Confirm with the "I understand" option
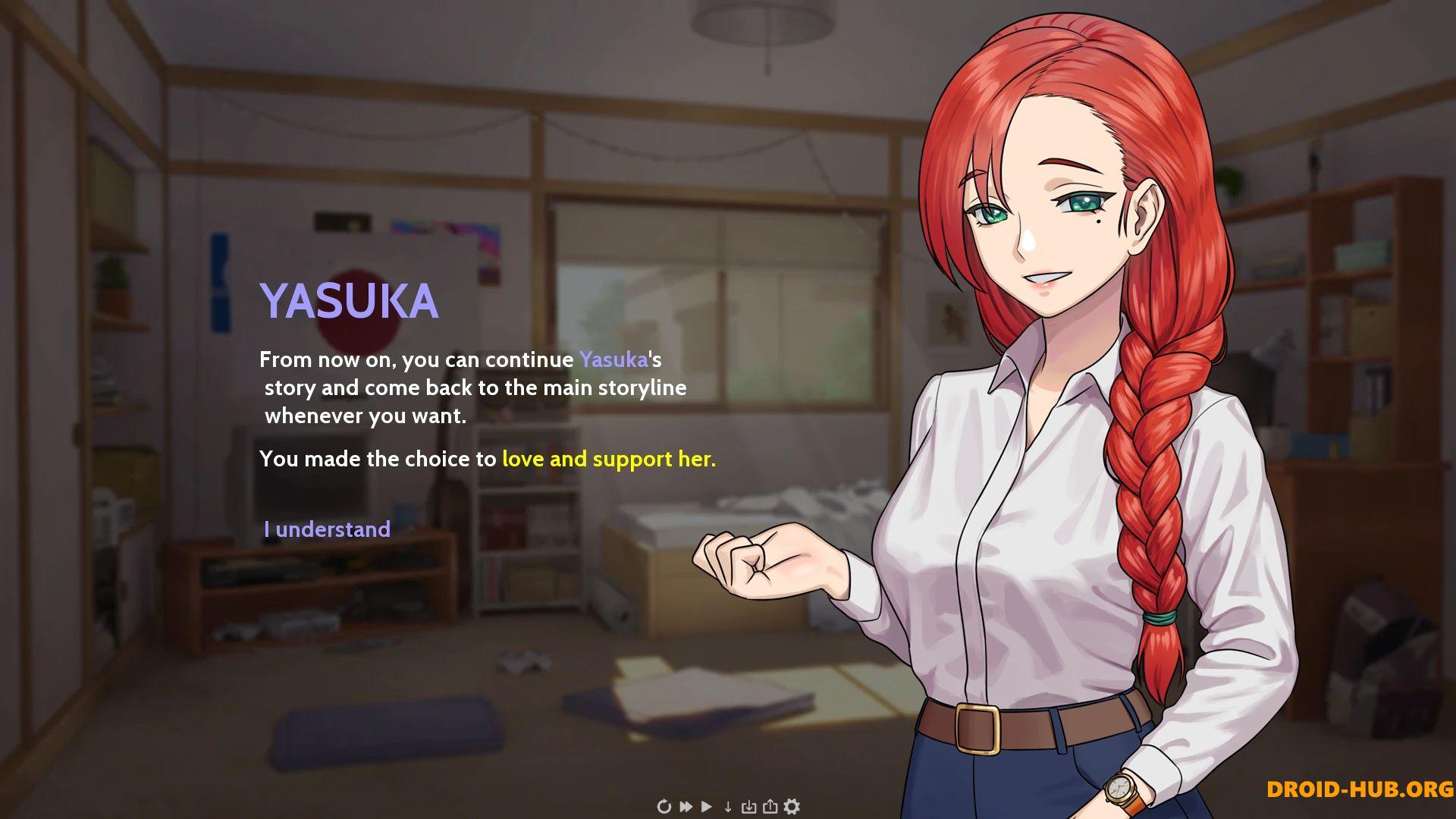This screenshot has height=819, width=1456. point(327,529)
